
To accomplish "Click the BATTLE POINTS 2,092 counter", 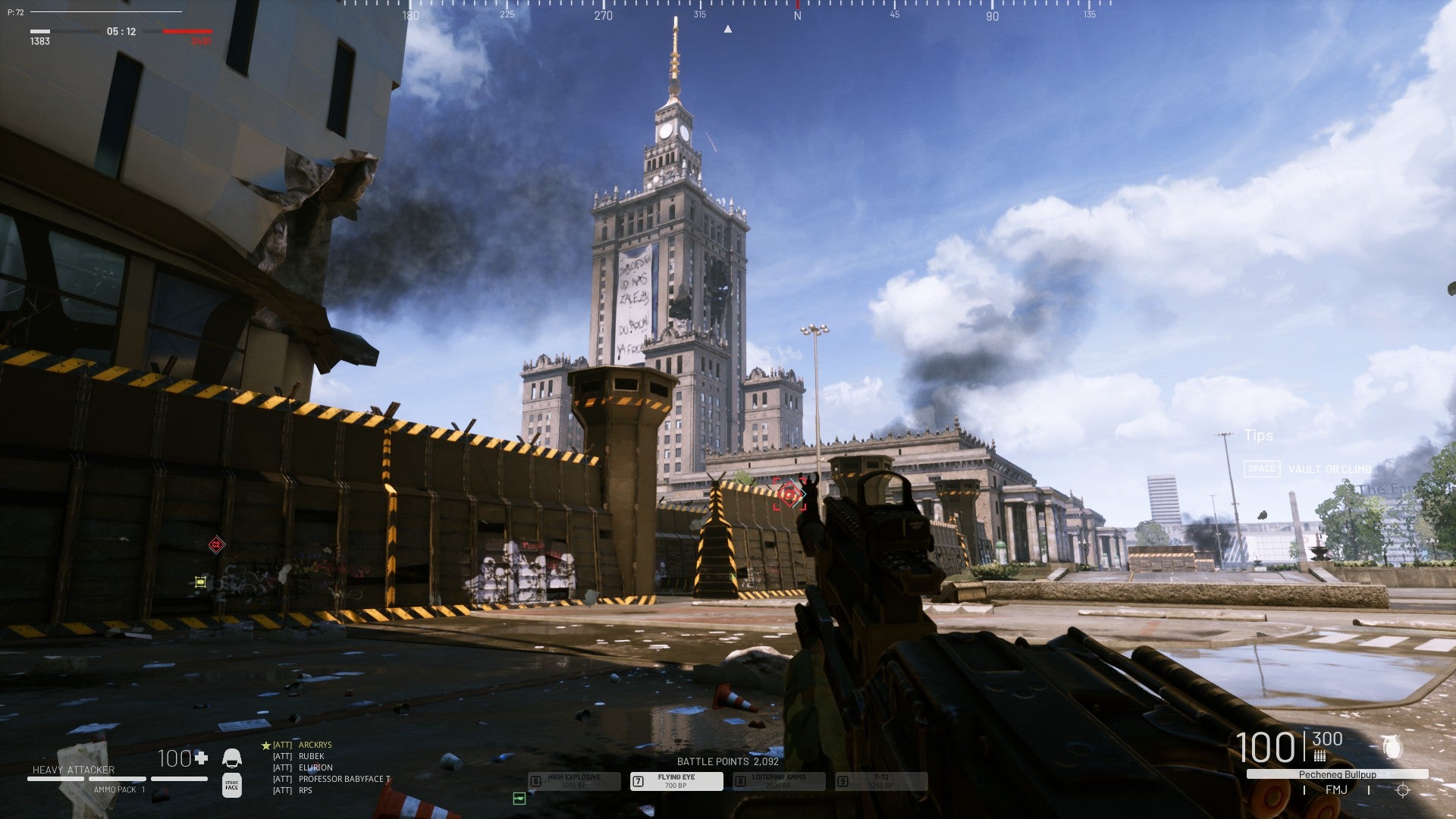I will [730, 761].
